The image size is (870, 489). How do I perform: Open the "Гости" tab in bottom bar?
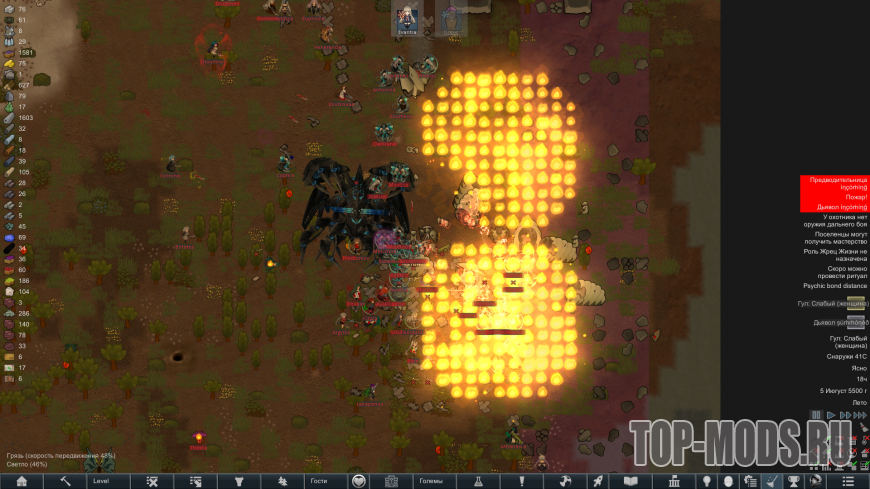click(318, 481)
